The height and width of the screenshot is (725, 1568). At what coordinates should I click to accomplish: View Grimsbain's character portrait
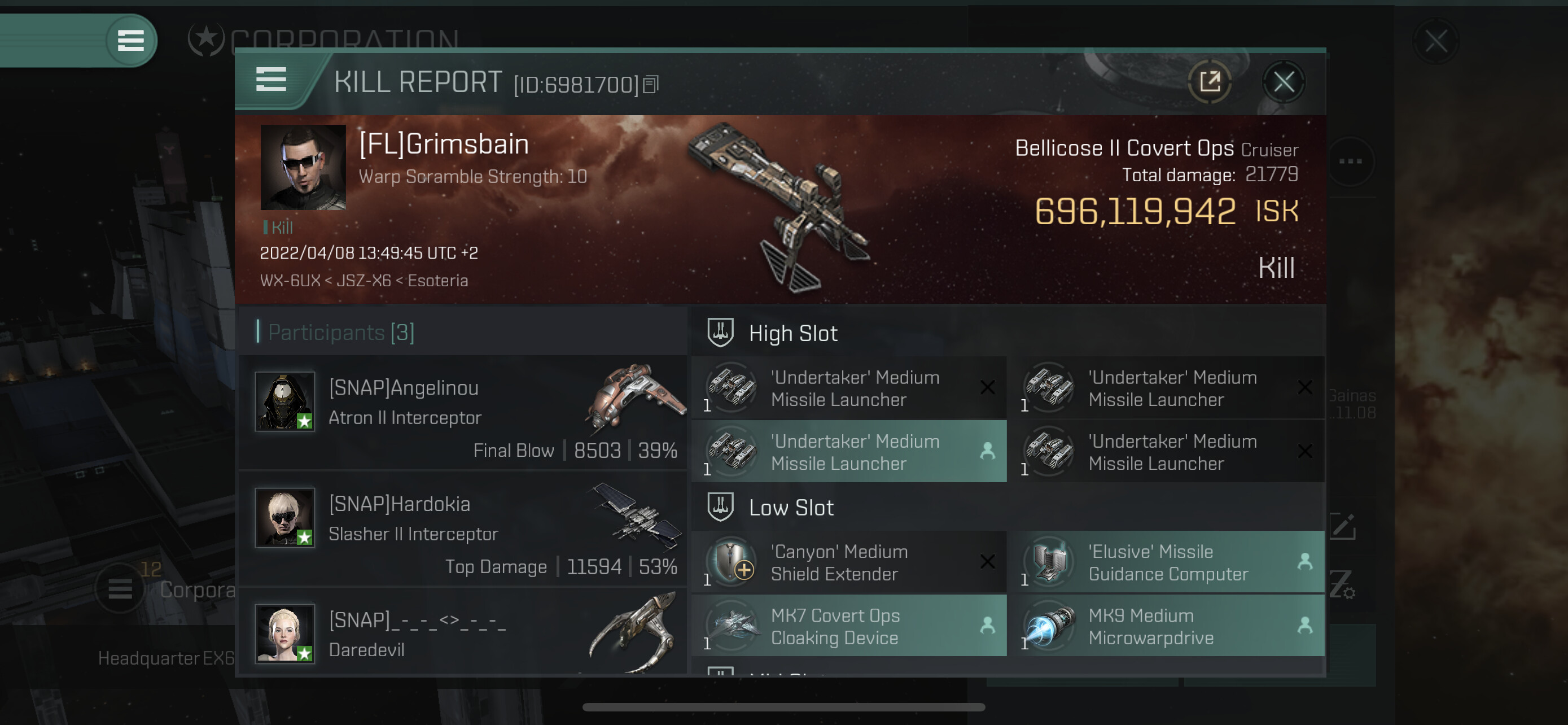pos(303,167)
